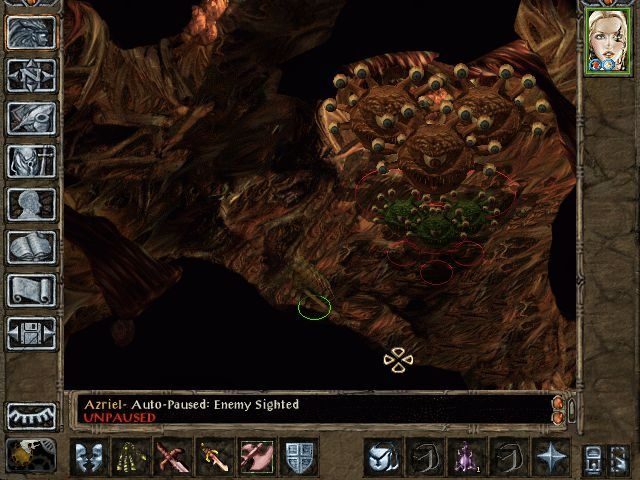Activate the shield guard action
640x480 pixels.
(x=299, y=457)
